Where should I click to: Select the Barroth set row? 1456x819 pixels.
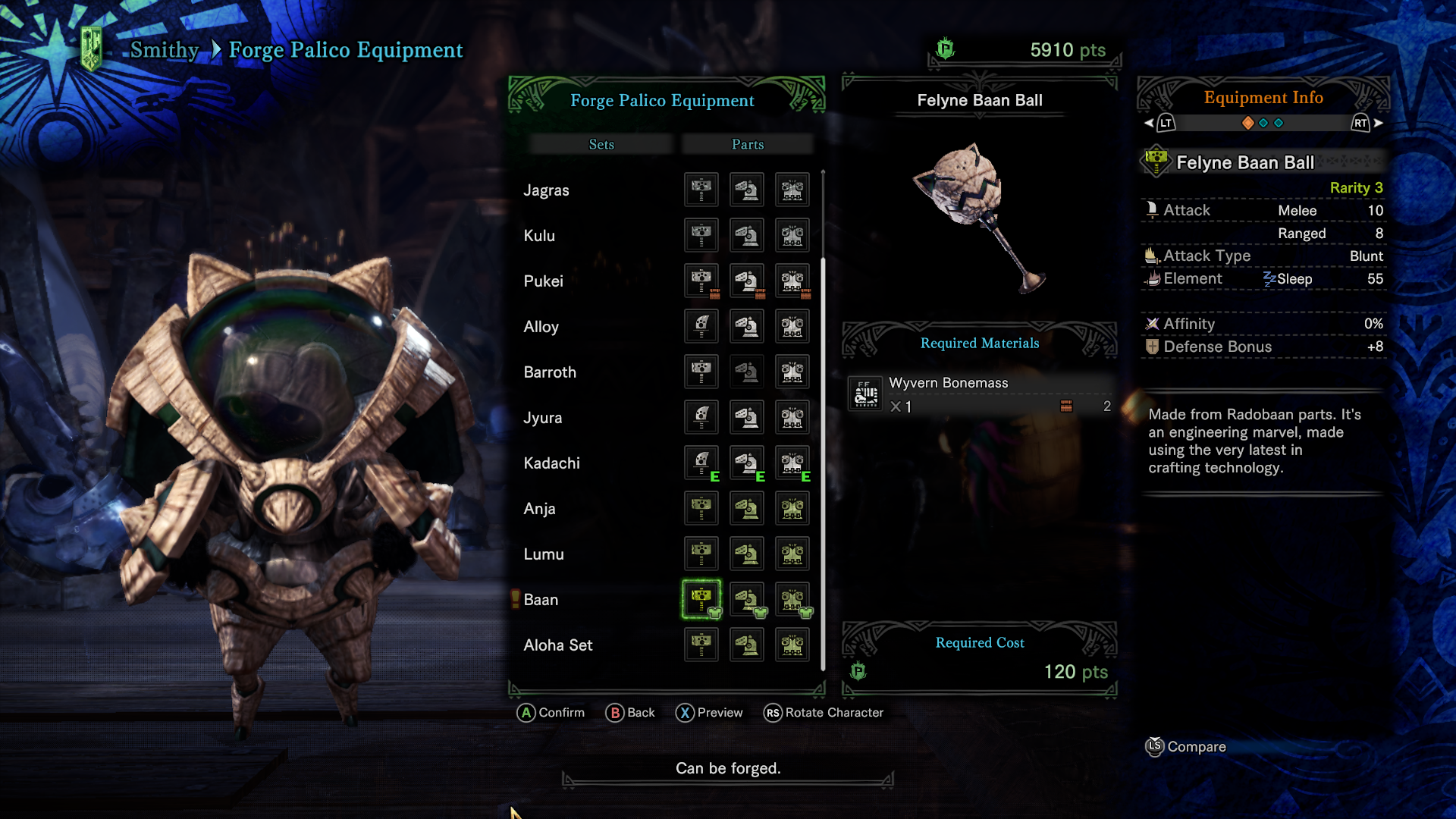tap(550, 372)
